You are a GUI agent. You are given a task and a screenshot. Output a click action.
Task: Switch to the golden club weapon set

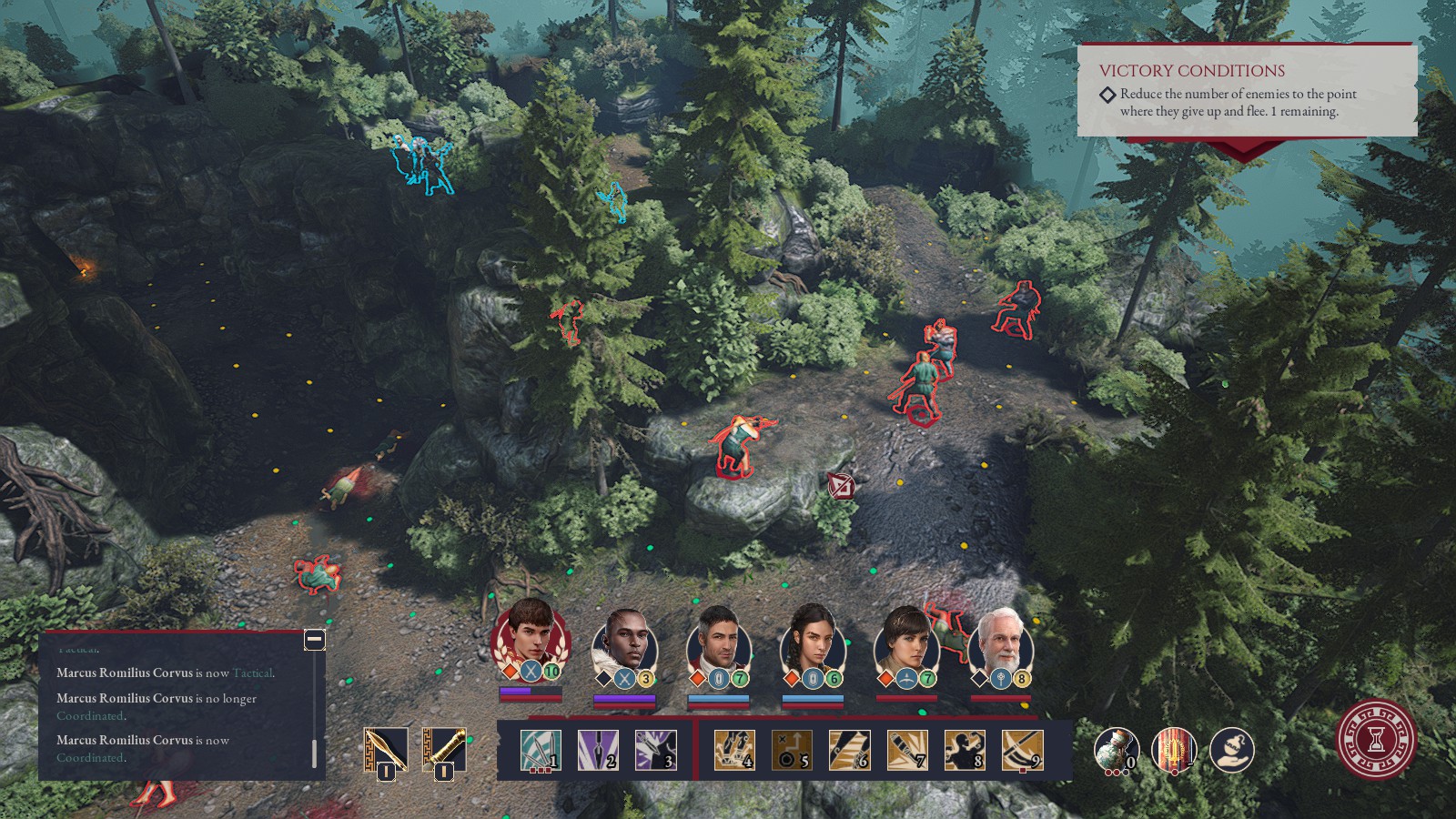tap(444, 751)
